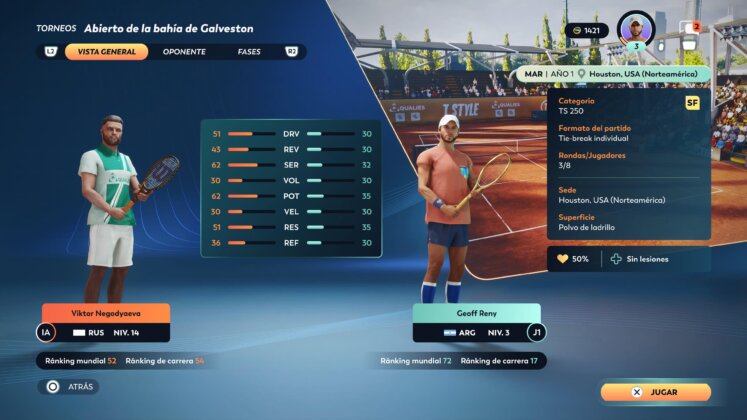Image resolution: width=747 pixels, height=420 pixels.
Task: Switch to the Vista General tab
Action: [106, 51]
